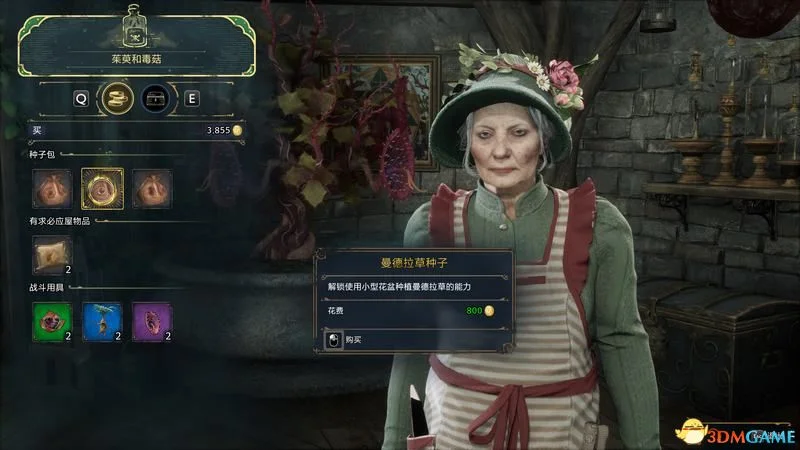This screenshot has height=450, width=800.
Task: Select the blue Mandrake combat item slot
Action: 102,322
